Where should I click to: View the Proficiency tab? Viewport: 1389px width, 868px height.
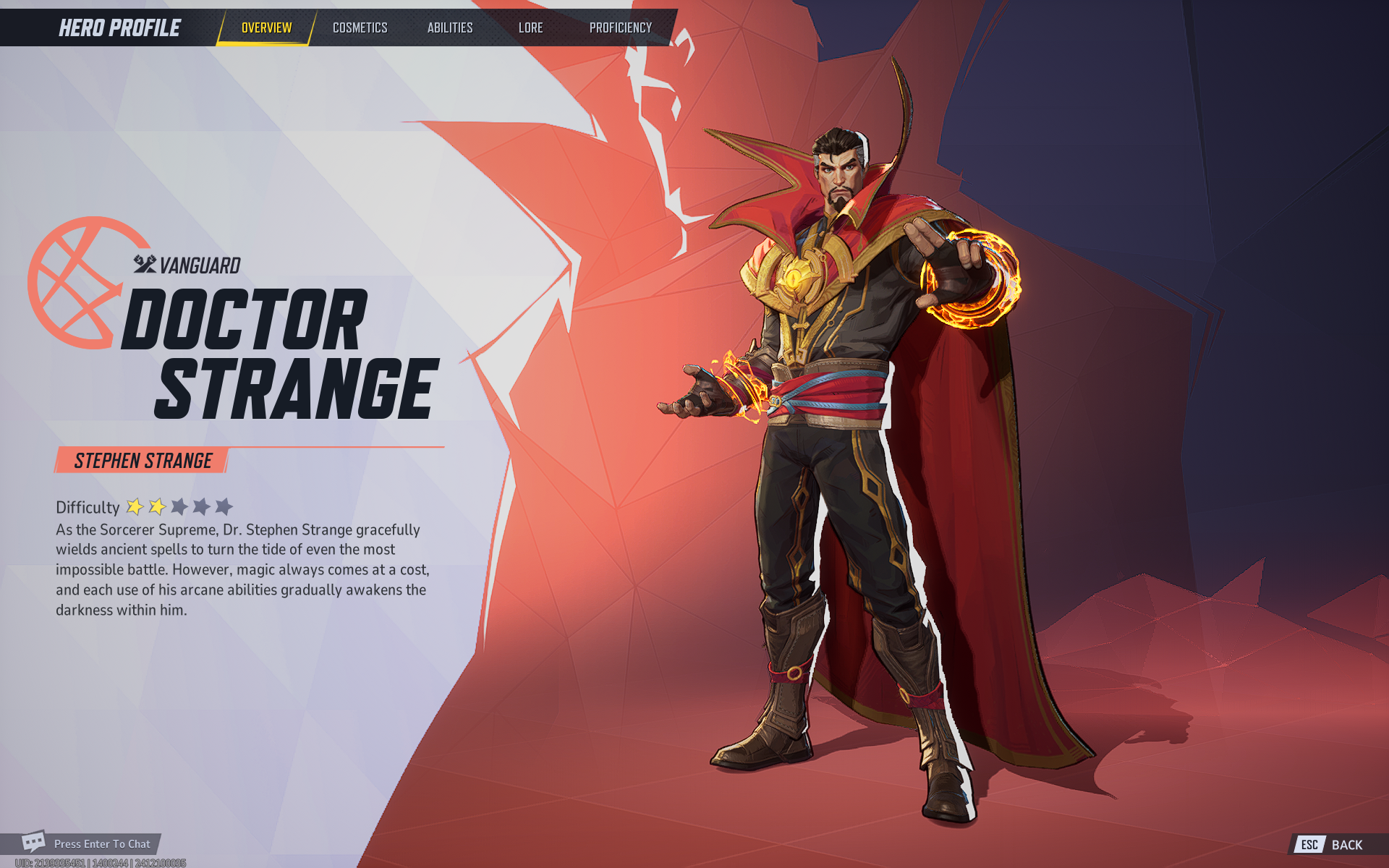620,28
